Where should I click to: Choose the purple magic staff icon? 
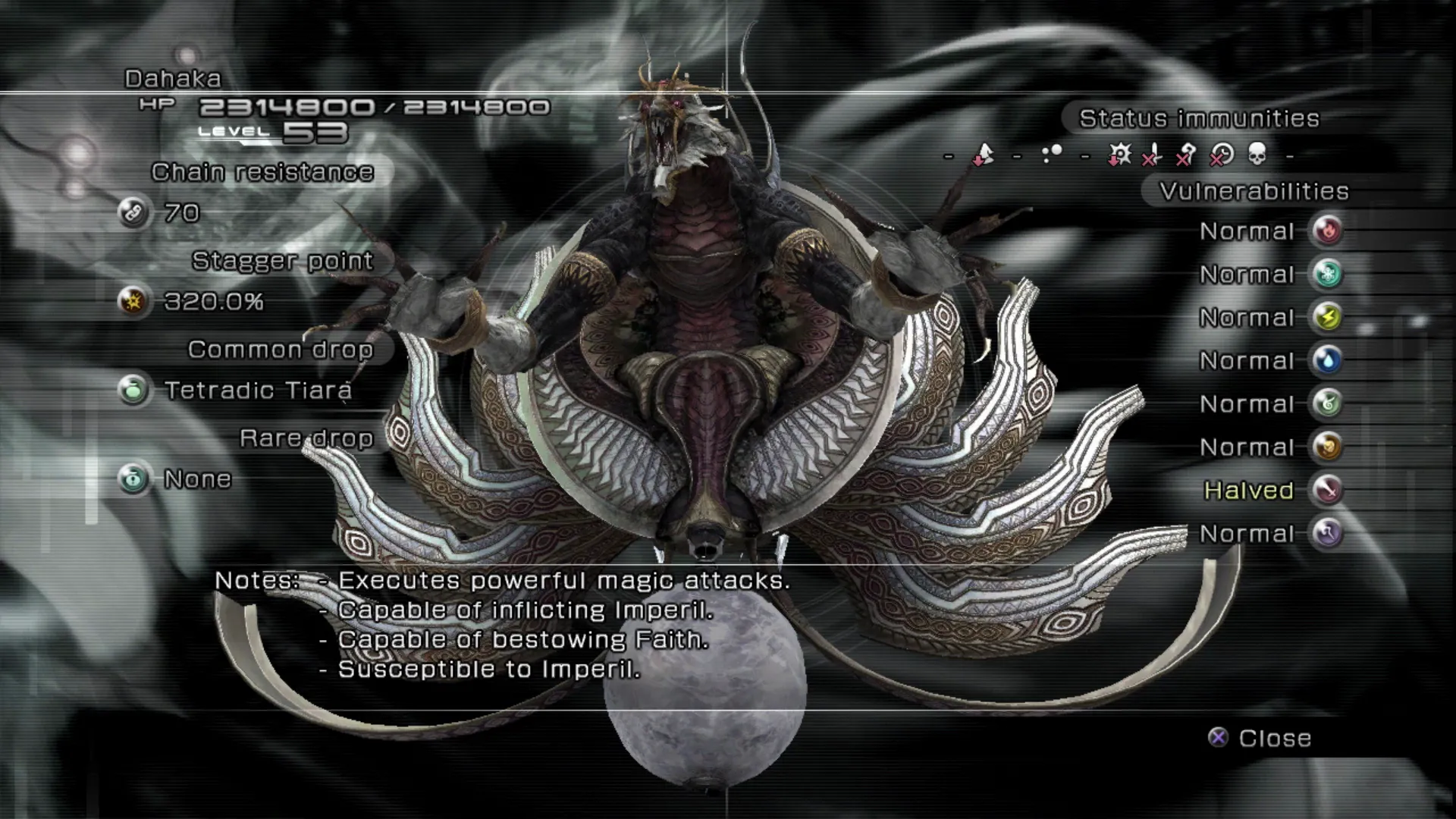pos(1327,533)
